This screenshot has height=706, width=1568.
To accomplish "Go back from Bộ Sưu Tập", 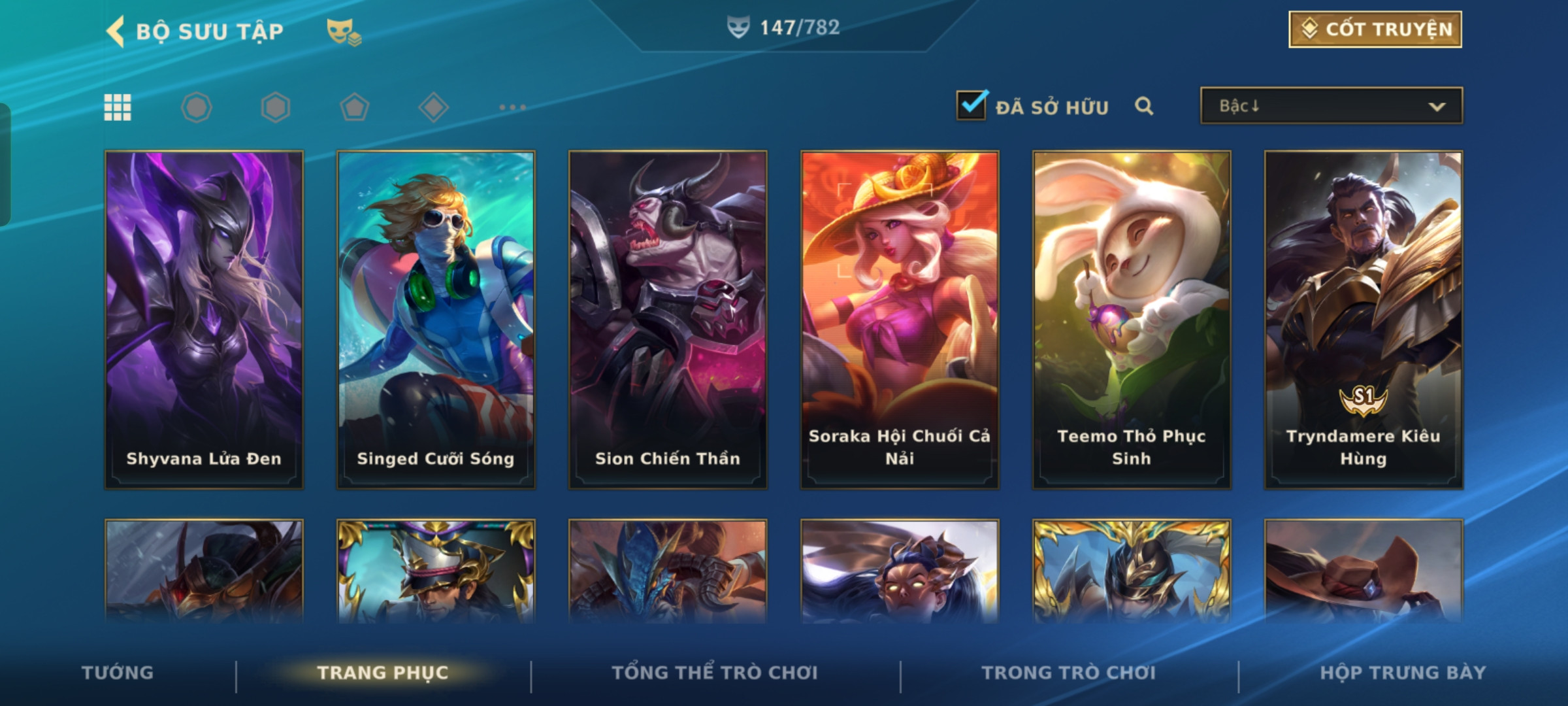I will point(116,31).
